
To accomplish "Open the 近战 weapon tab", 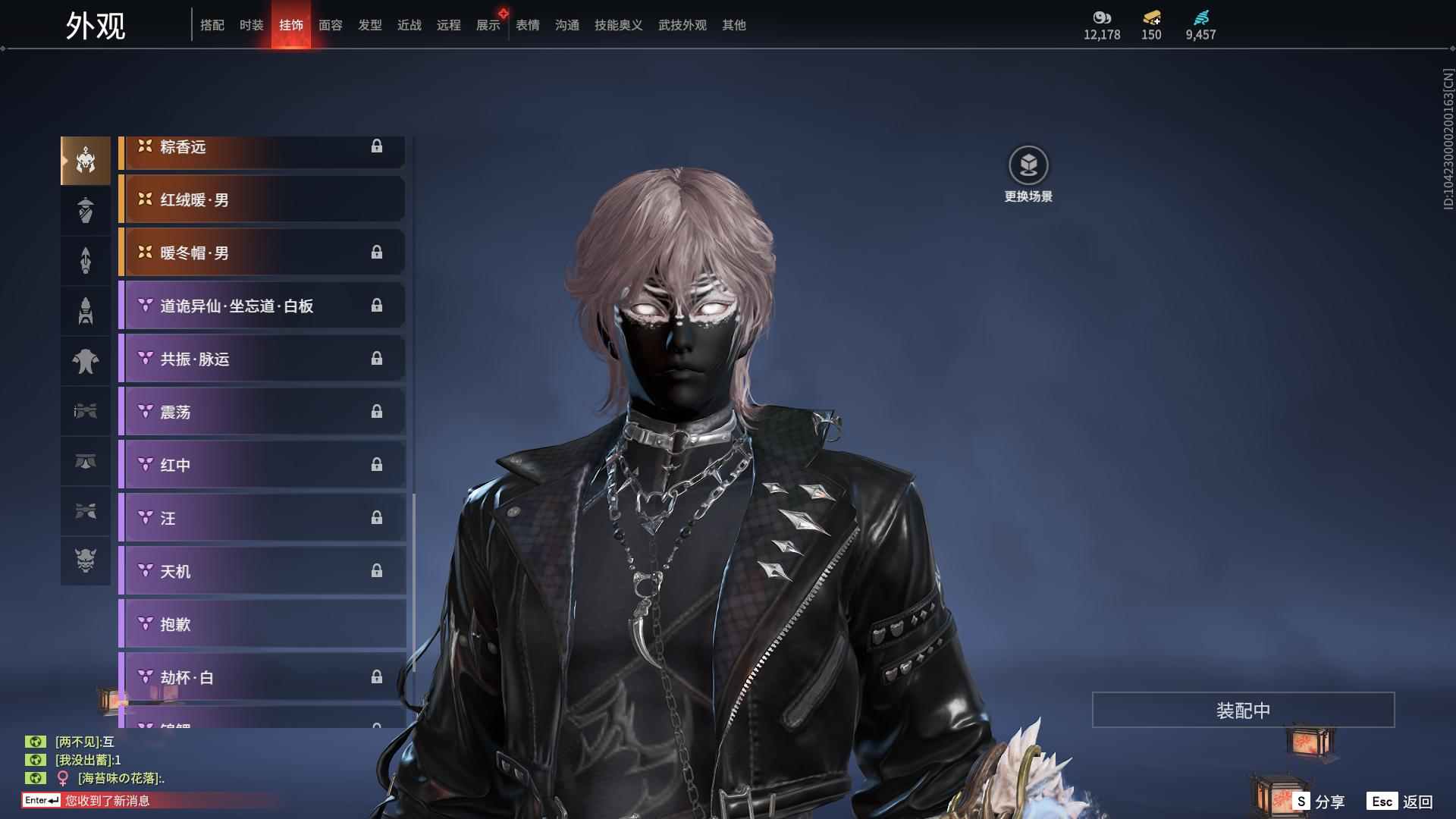I will click(x=409, y=25).
